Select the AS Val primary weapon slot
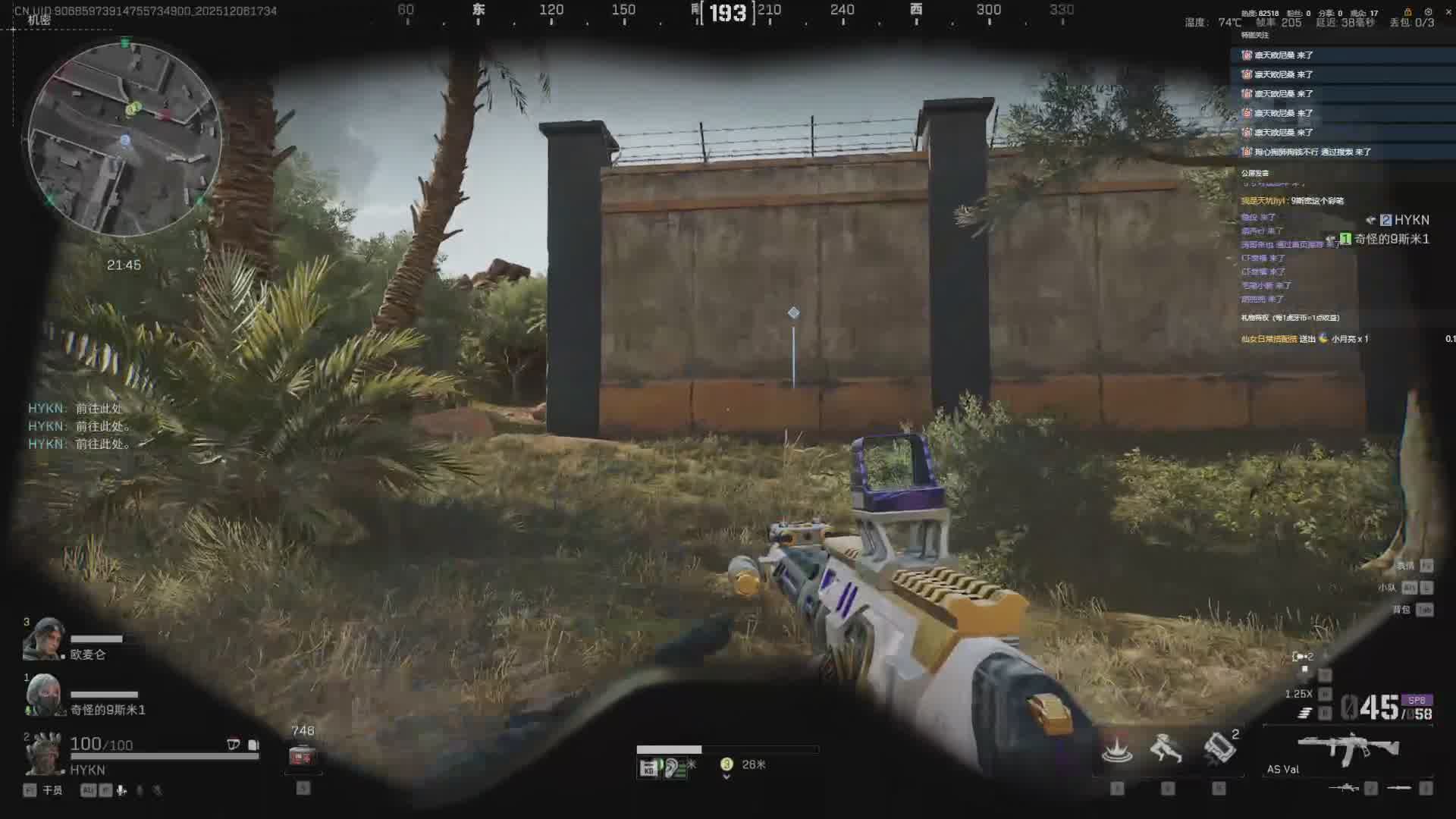 1348,750
